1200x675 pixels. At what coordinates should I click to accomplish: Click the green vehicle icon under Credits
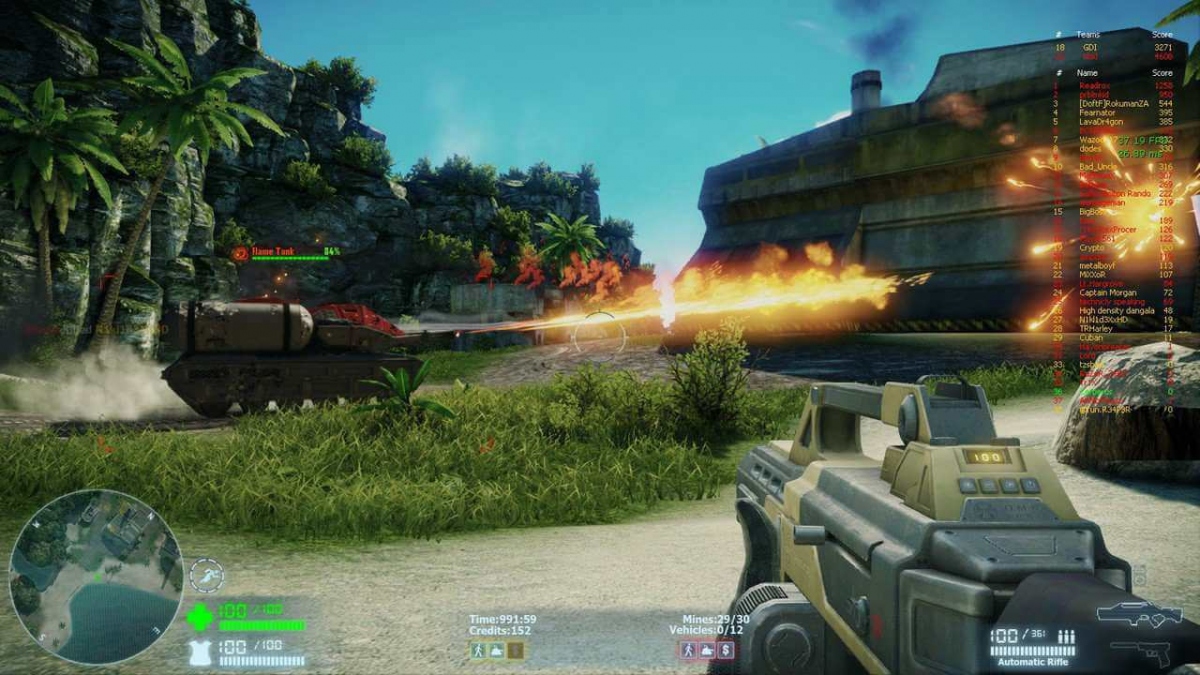[497, 650]
